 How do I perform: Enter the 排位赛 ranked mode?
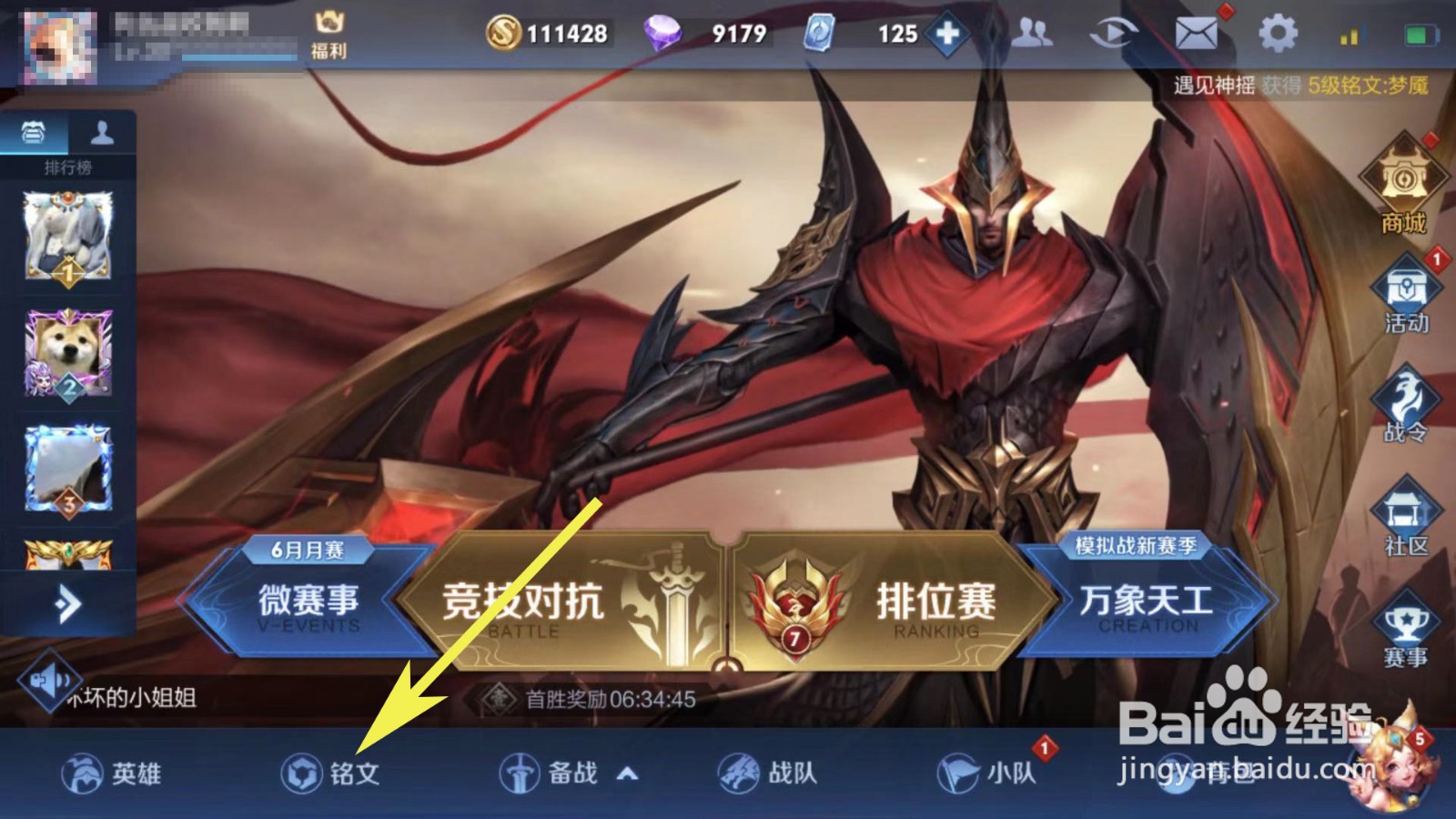[x=937, y=601]
